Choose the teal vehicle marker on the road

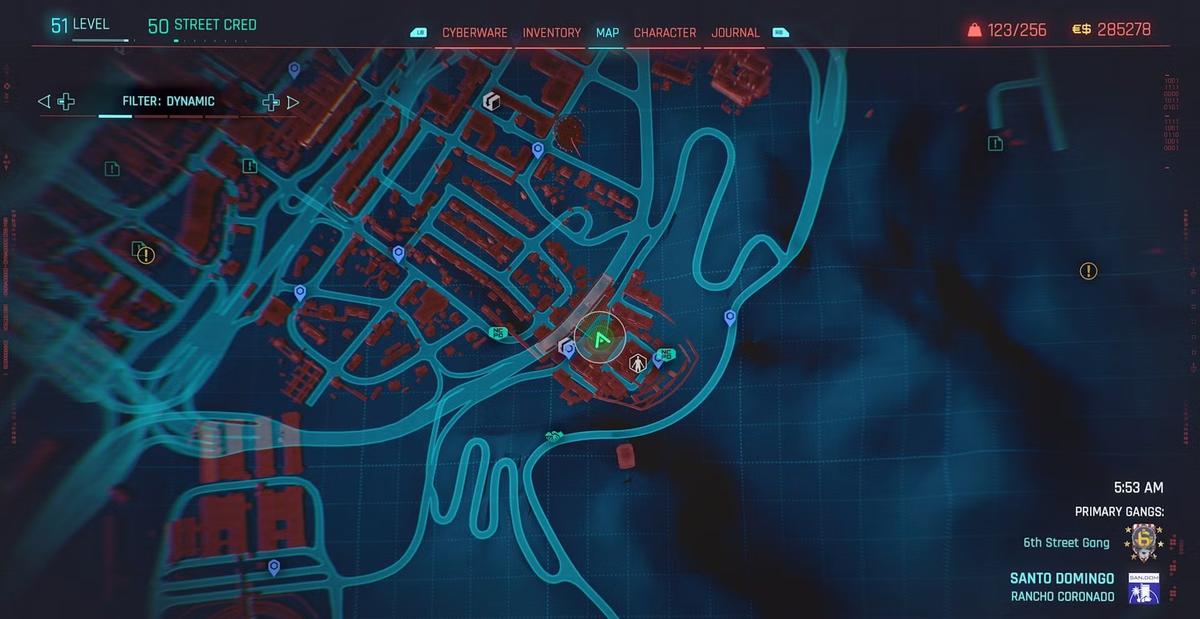tap(553, 437)
